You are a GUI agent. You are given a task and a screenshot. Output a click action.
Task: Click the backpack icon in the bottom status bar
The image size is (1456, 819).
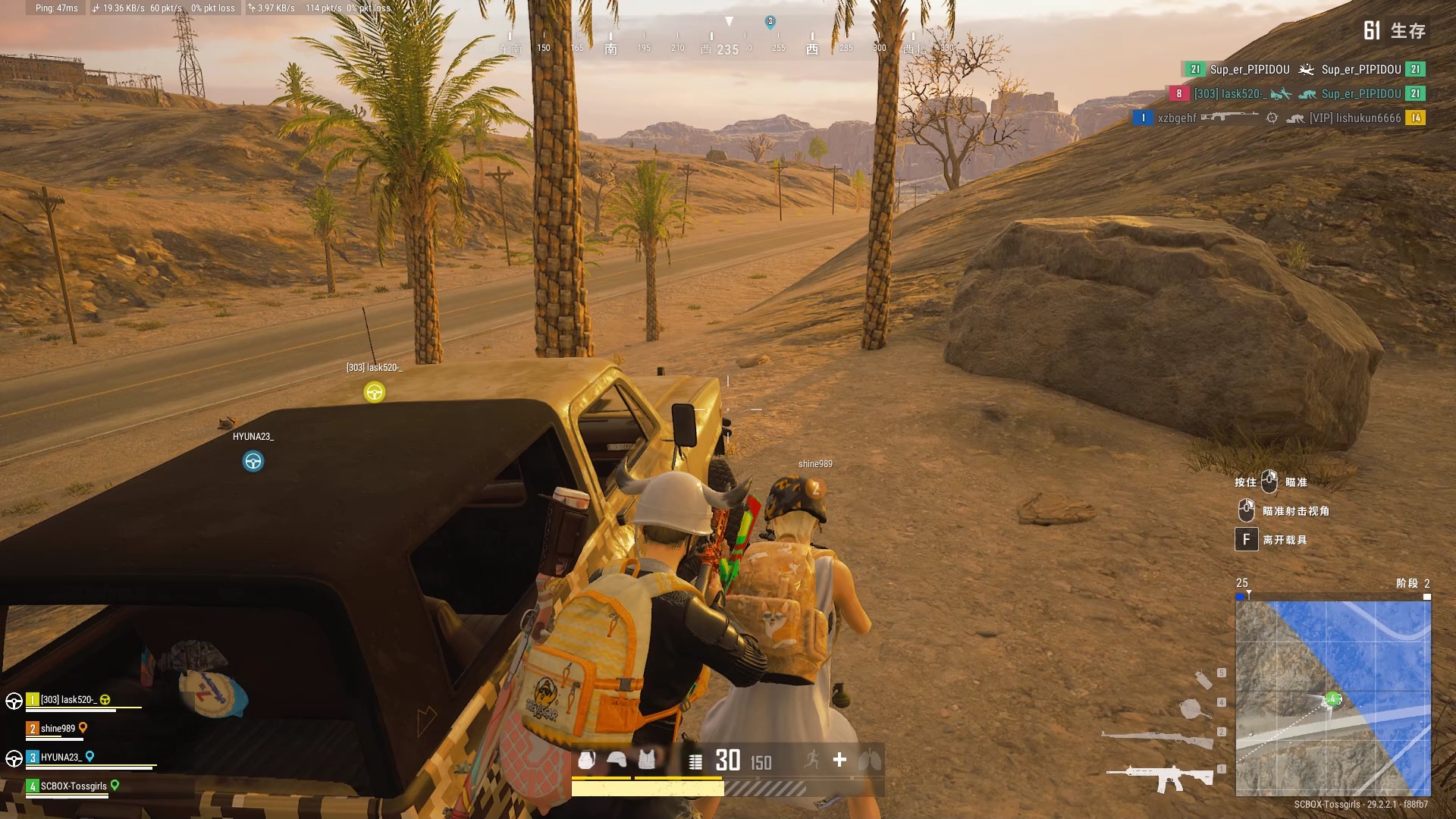[586, 761]
